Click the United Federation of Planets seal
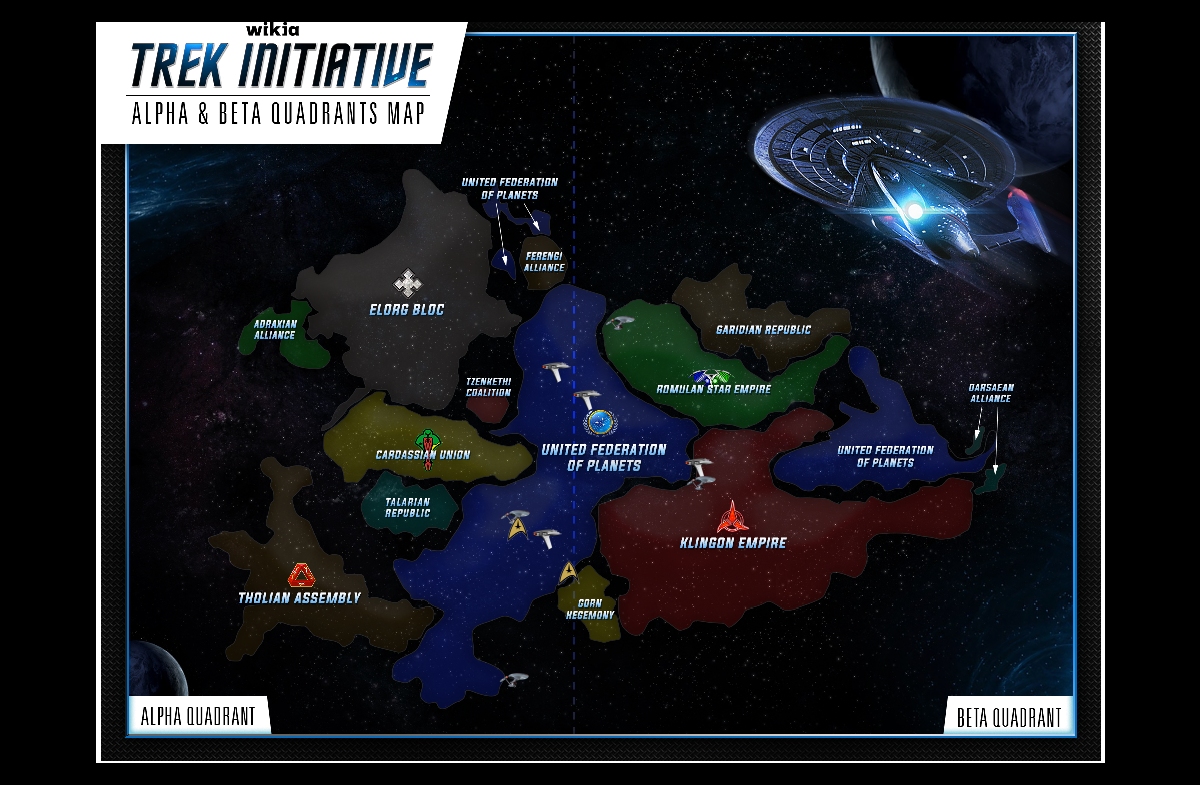The image size is (1200, 785). pyautogui.click(x=602, y=423)
